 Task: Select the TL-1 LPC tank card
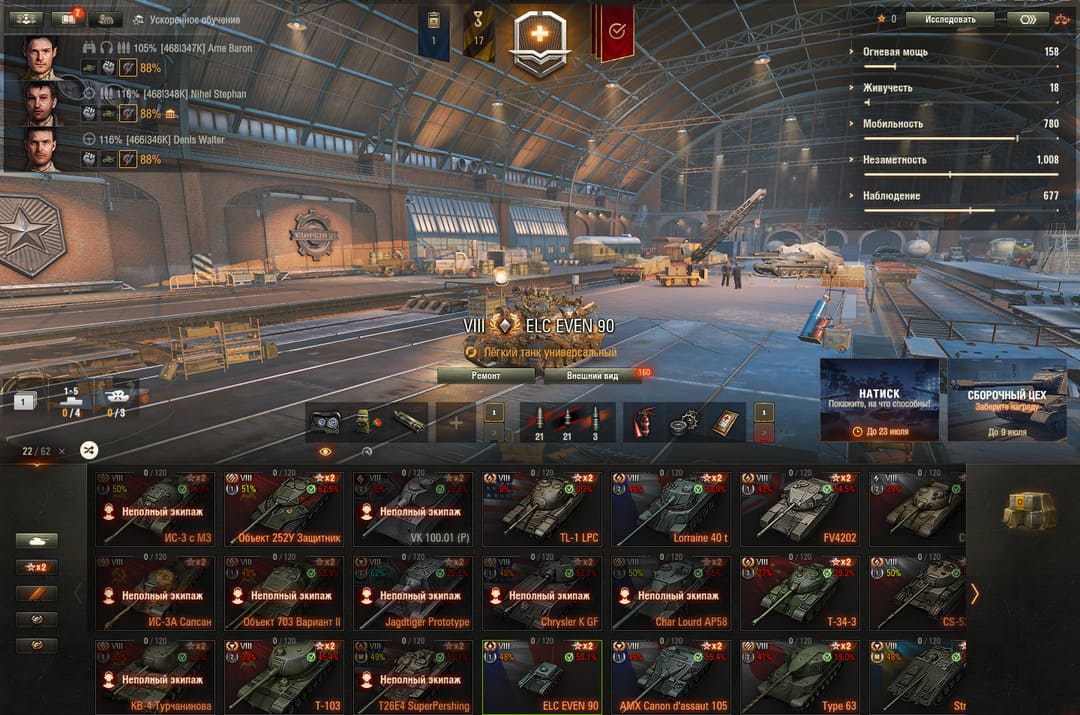[x=541, y=508]
